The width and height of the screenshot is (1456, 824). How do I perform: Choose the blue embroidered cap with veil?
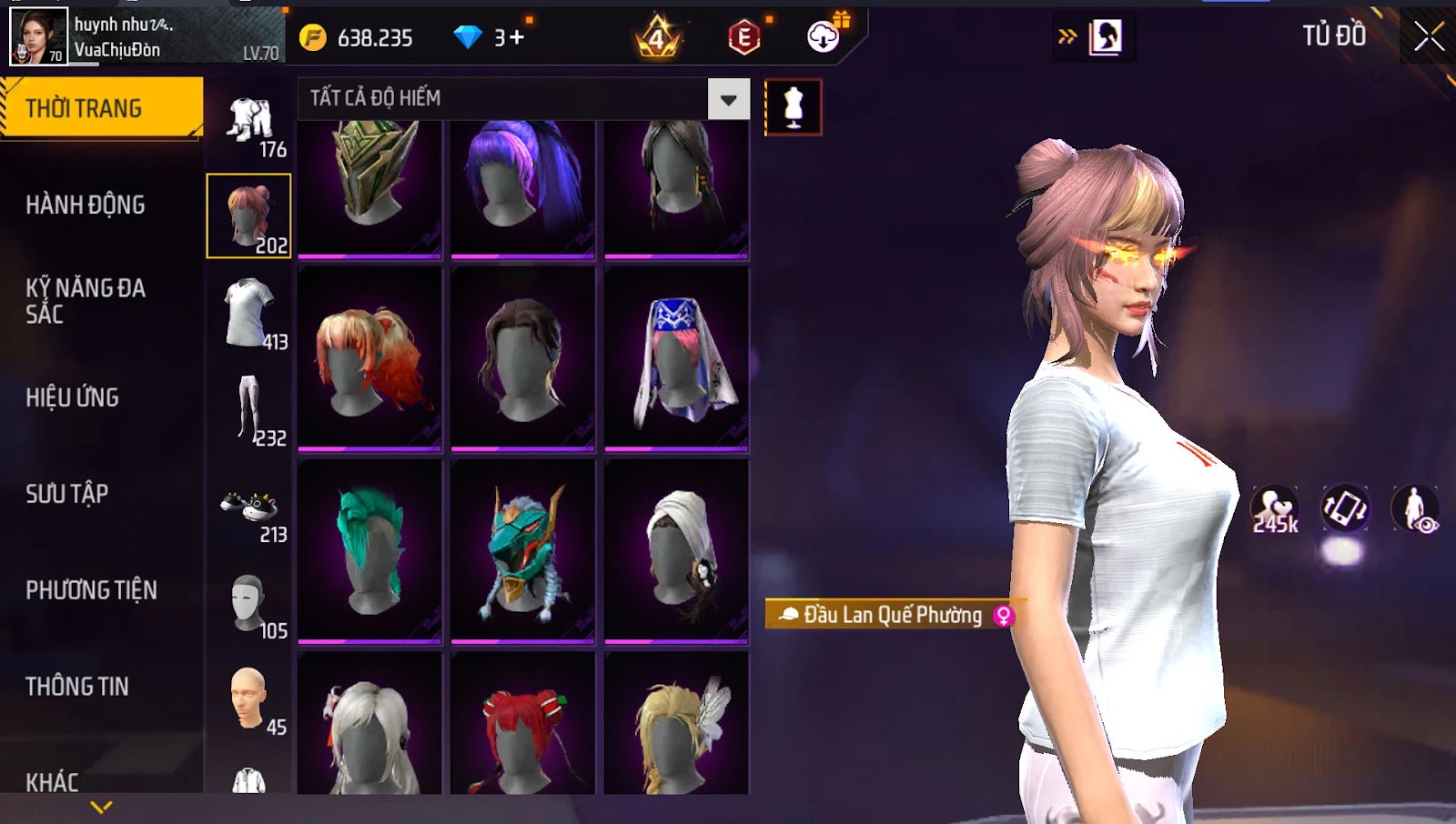tap(676, 359)
